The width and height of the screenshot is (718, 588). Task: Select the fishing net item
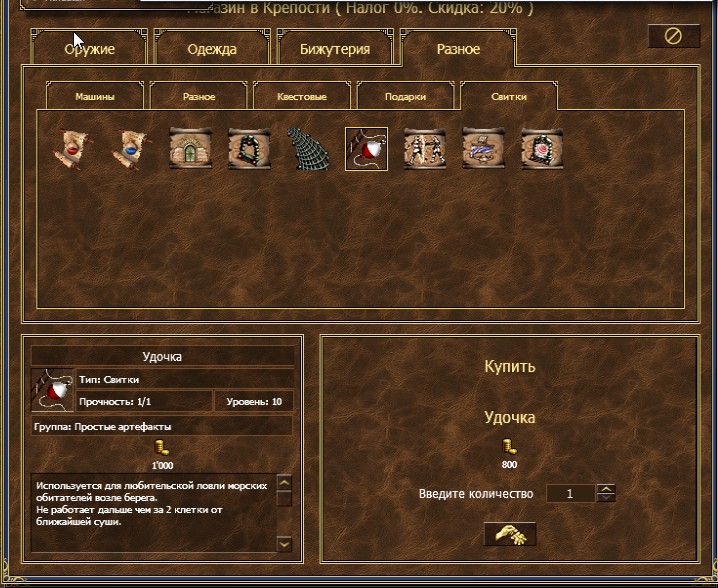tap(307, 148)
